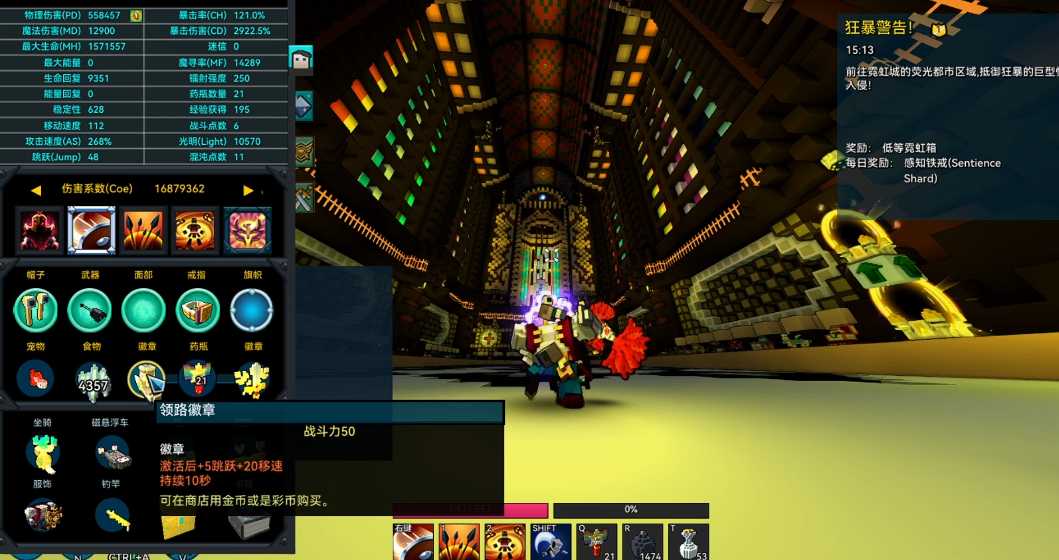Open the ring equipment slot

pos(197,310)
